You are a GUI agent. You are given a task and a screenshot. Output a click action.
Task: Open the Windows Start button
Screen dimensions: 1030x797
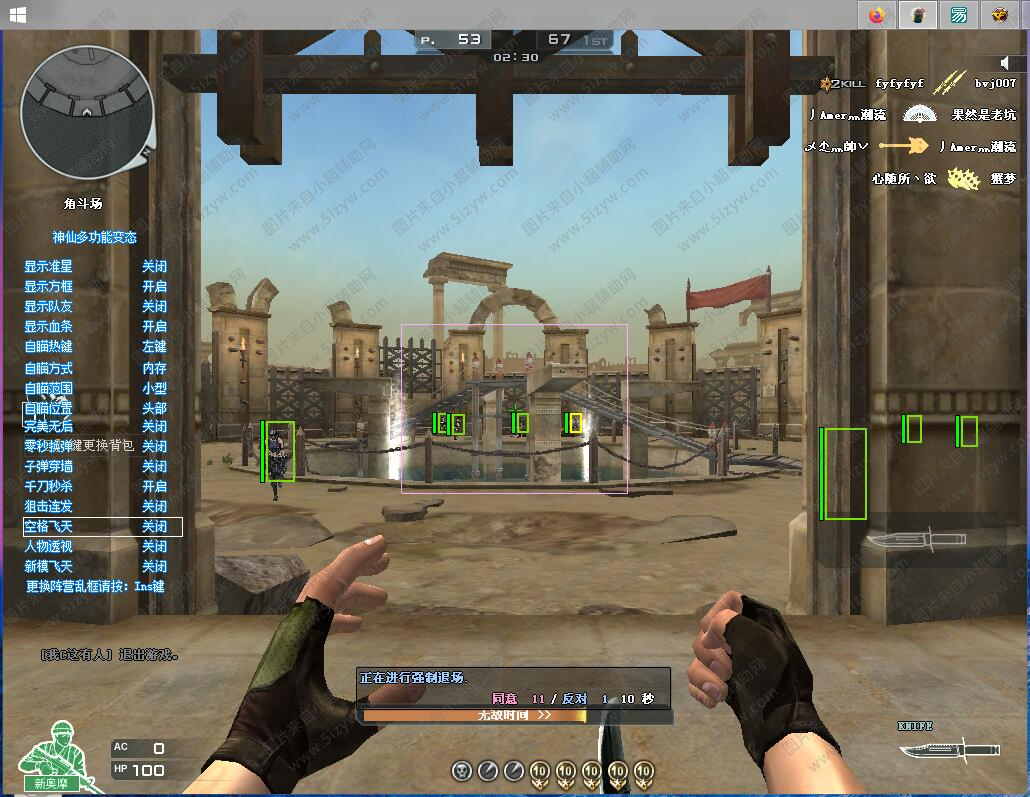coord(17,15)
